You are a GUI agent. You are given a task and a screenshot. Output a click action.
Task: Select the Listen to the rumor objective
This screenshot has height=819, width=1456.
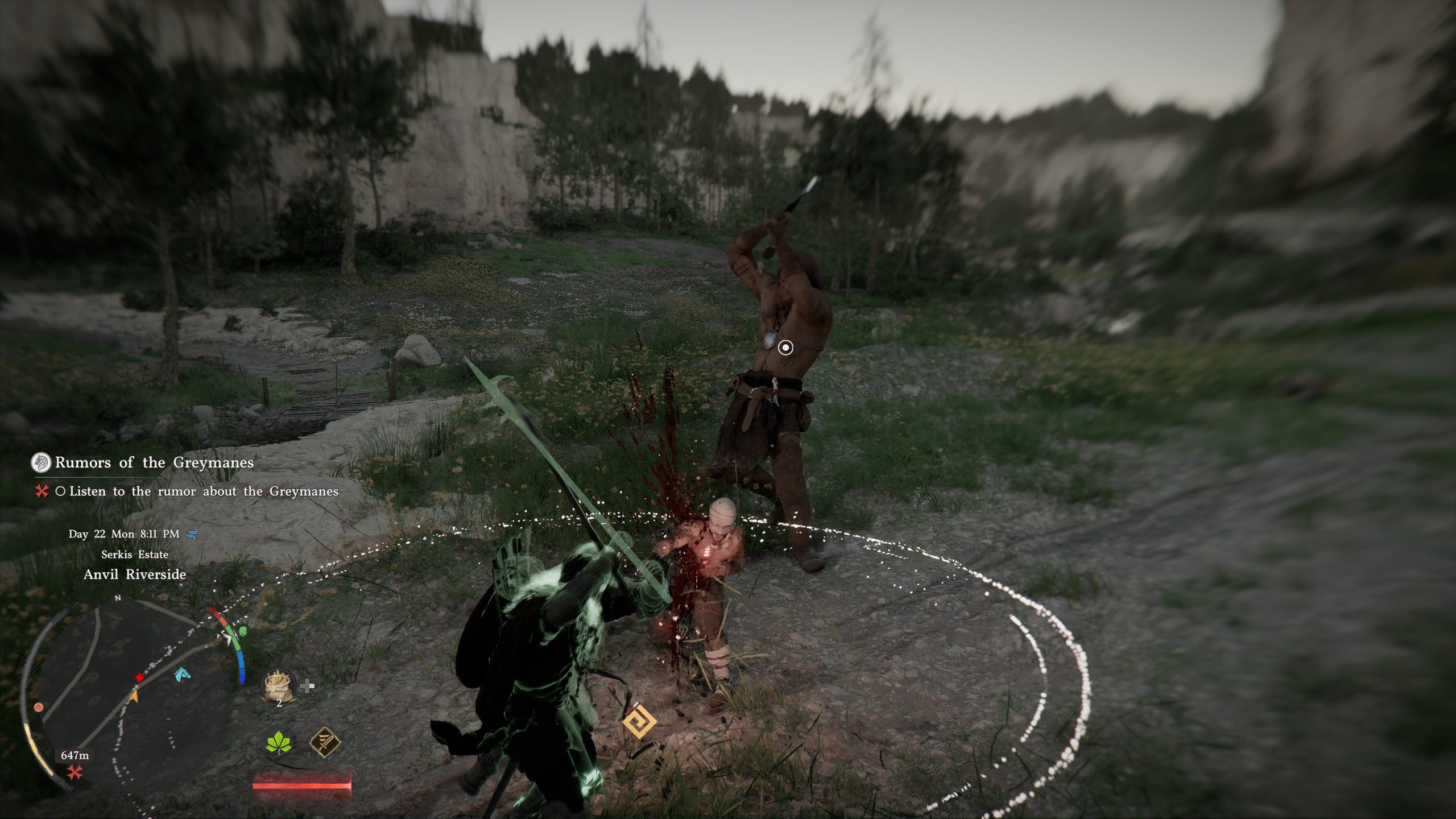click(203, 491)
